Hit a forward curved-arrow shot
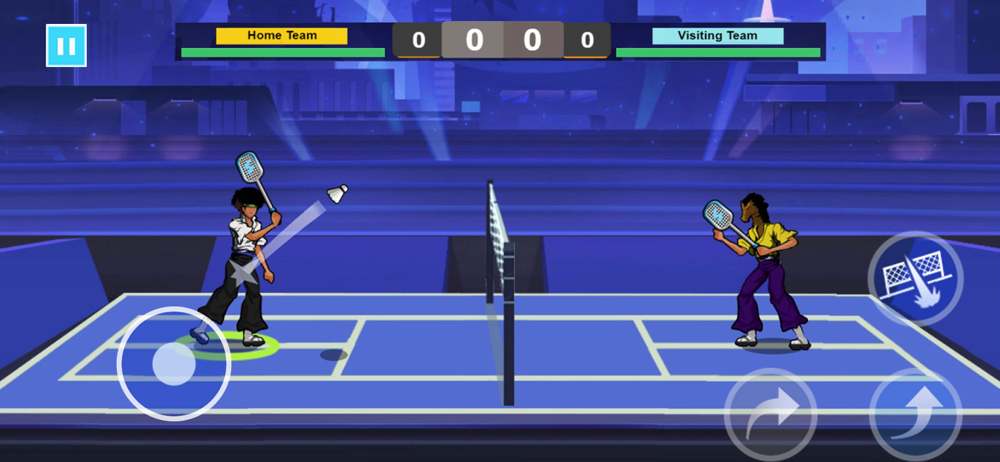The image size is (1000, 462). pyautogui.click(x=771, y=414)
